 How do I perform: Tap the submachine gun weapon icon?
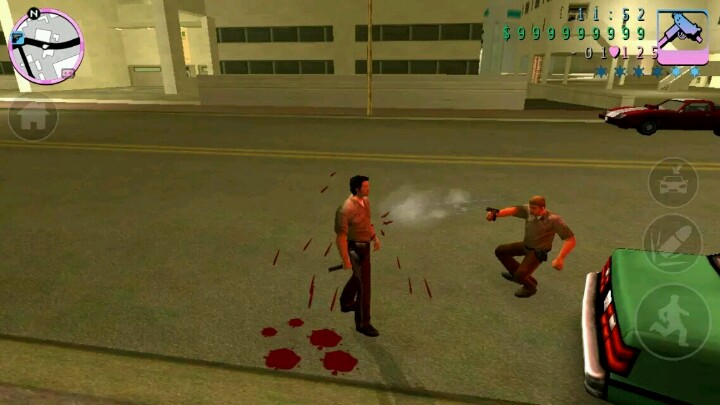[x=682, y=37]
